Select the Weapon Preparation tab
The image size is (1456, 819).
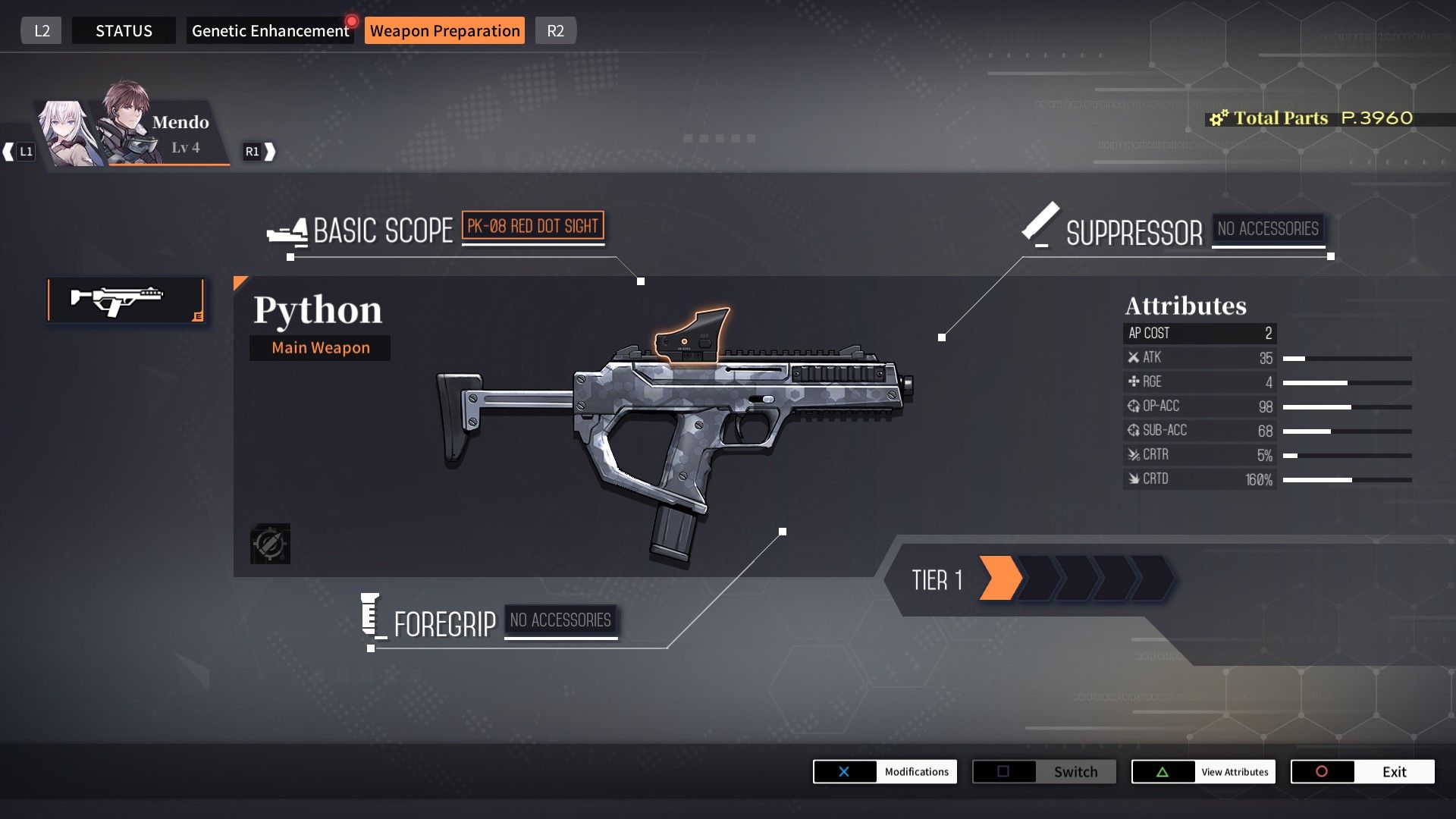(x=444, y=31)
